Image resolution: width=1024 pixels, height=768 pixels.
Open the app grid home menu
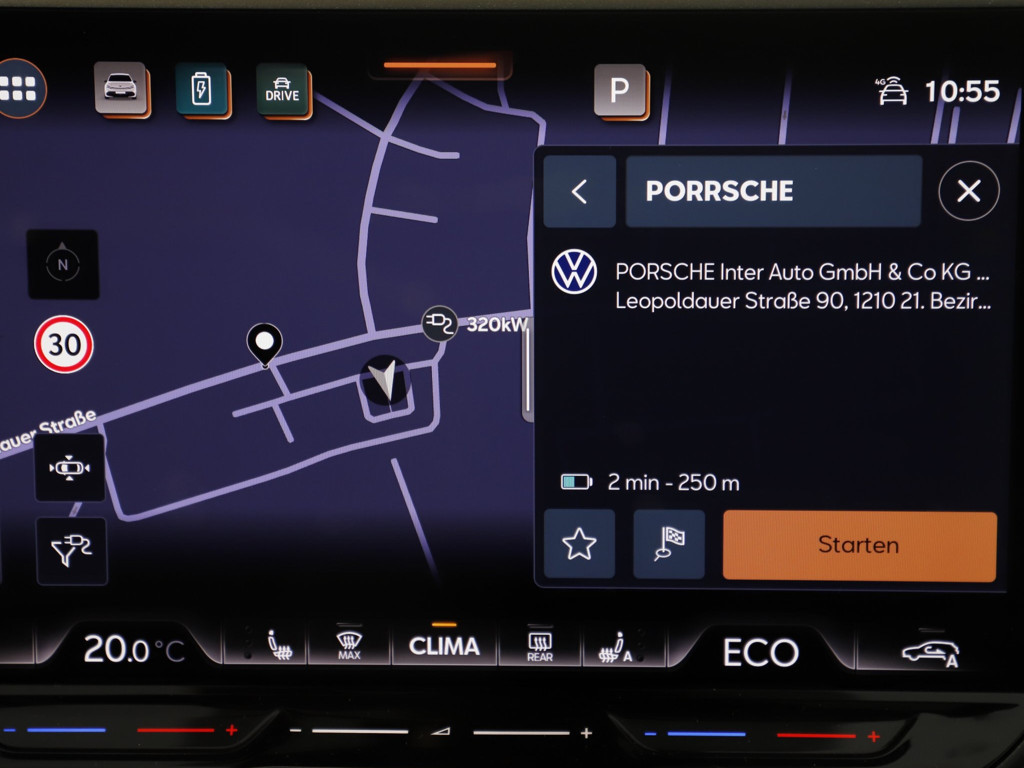[x=19, y=89]
